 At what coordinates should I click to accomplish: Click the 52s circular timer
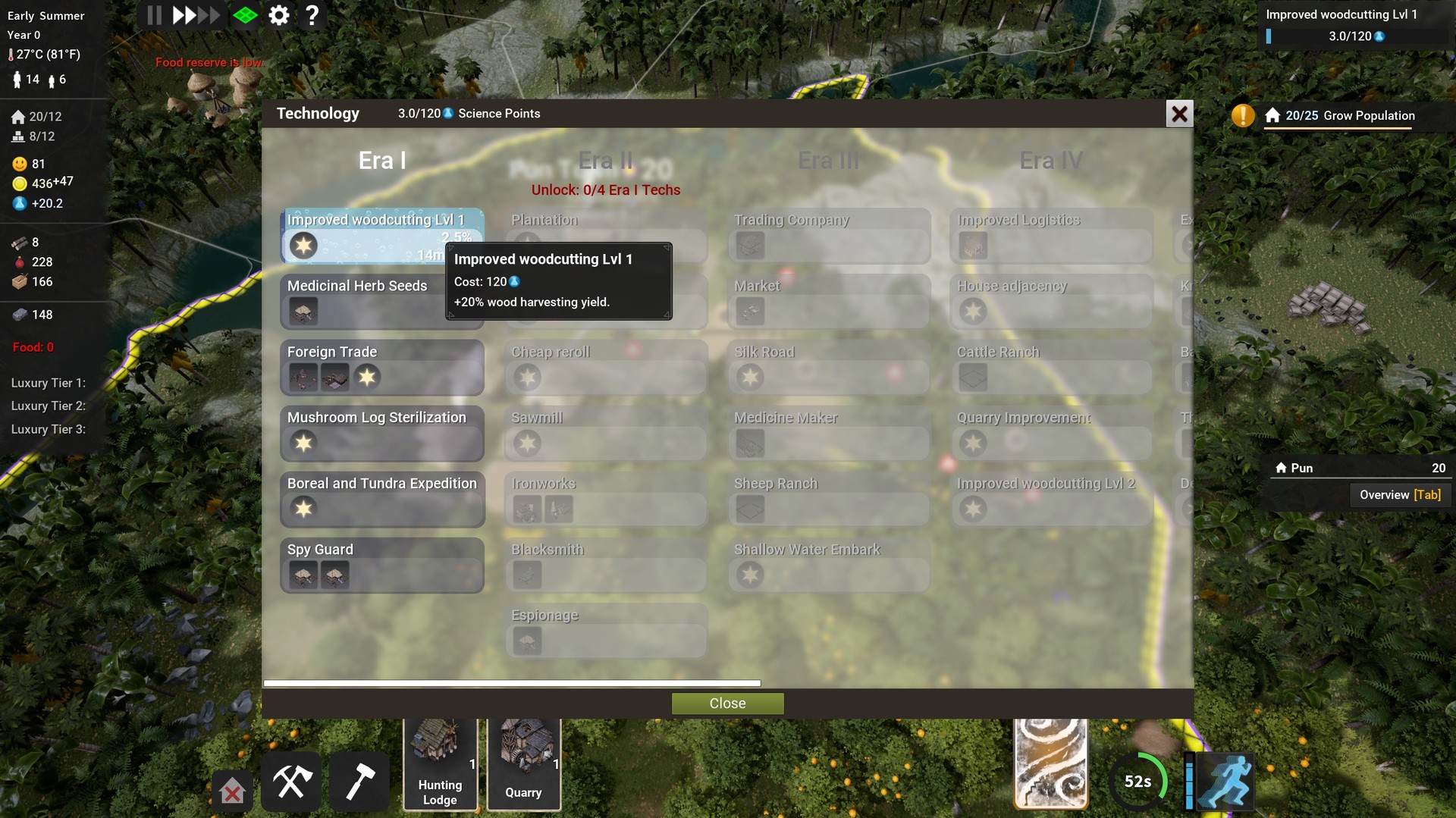pyautogui.click(x=1138, y=780)
